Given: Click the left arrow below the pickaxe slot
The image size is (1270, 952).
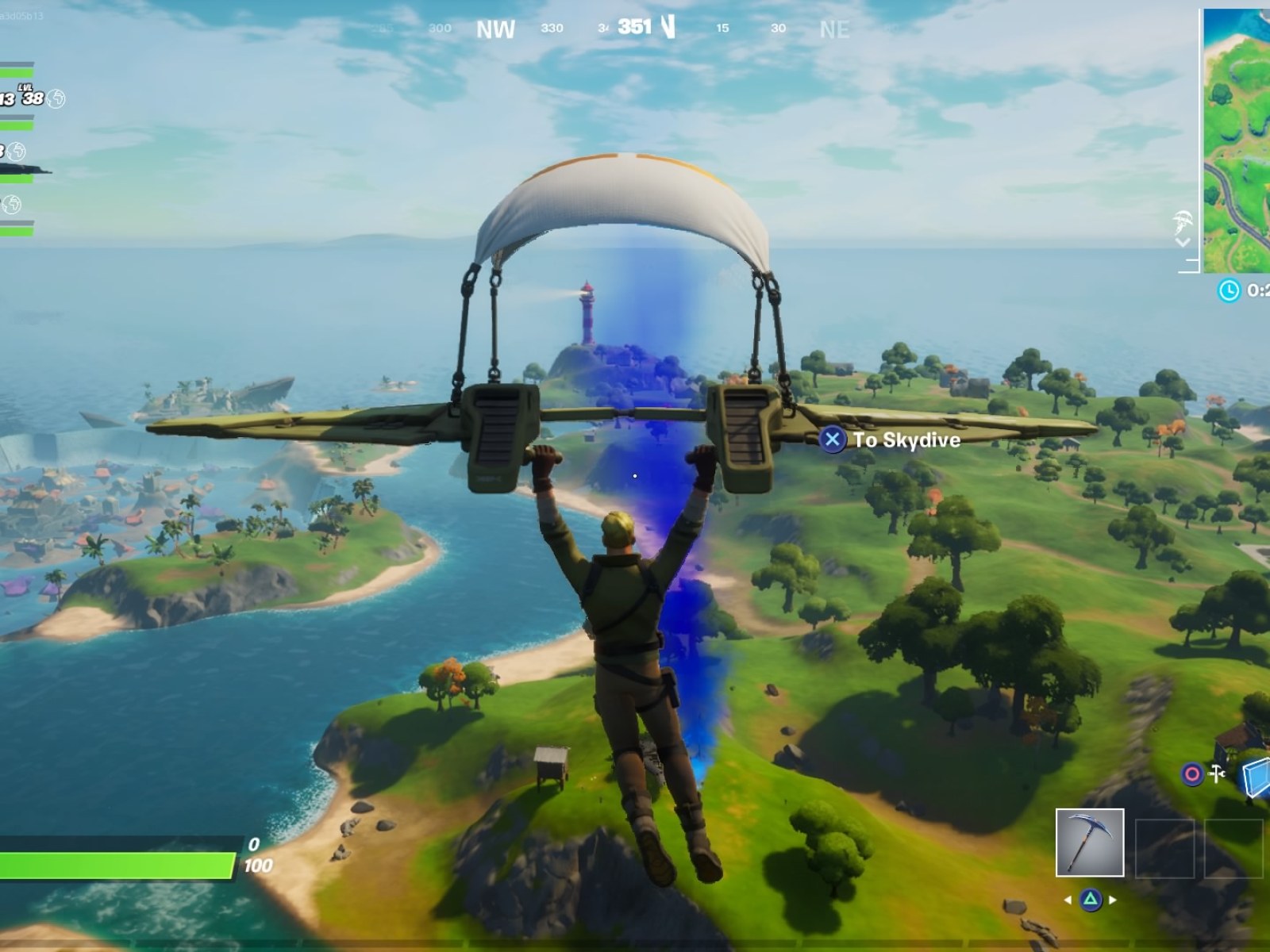Looking at the screenshot, I should (1068, 900).
